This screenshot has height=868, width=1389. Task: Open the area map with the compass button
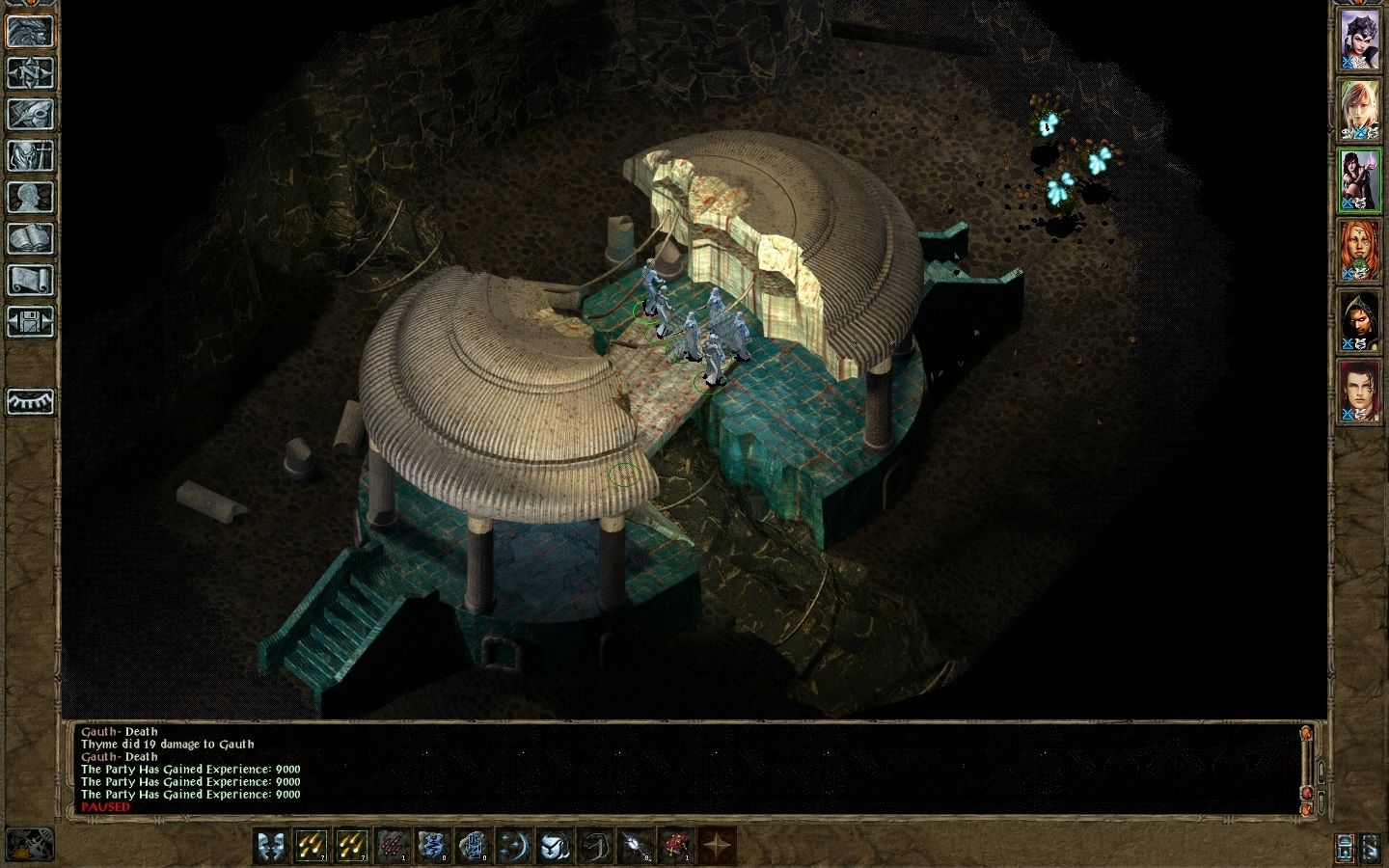pyautogui.click(x=30, y=72)
